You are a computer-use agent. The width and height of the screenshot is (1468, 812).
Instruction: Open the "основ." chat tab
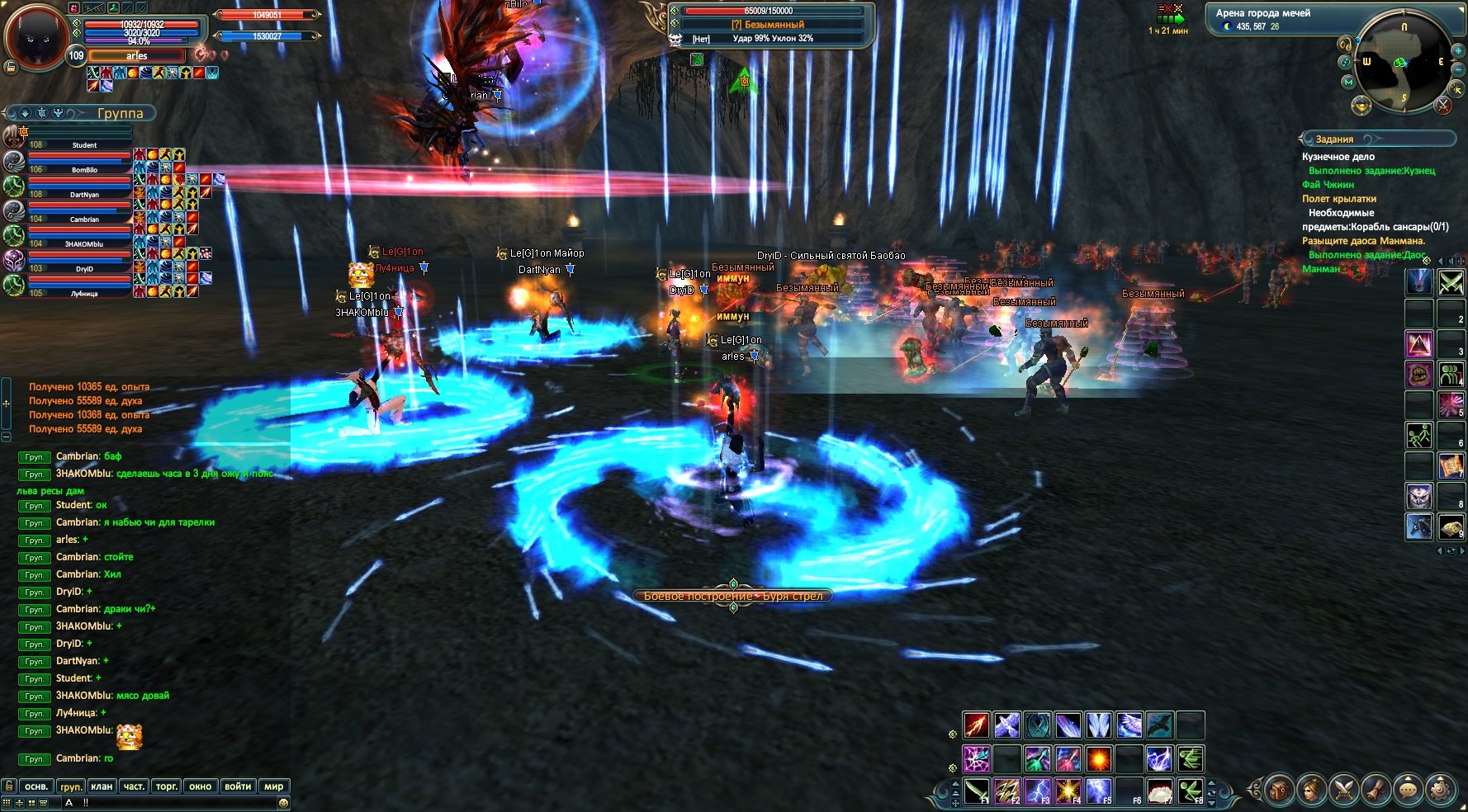(x=36, y=786)
